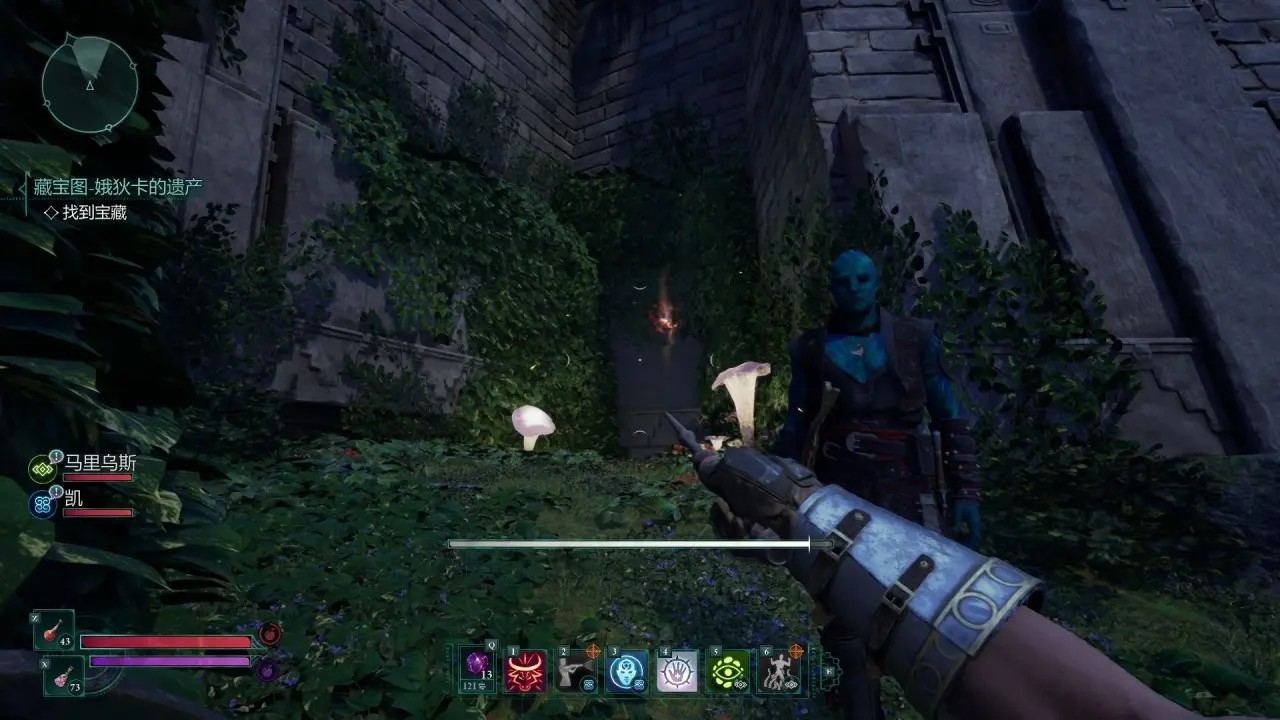
Task: Select companion 凯's portrait icon
Action: (42, 502)
